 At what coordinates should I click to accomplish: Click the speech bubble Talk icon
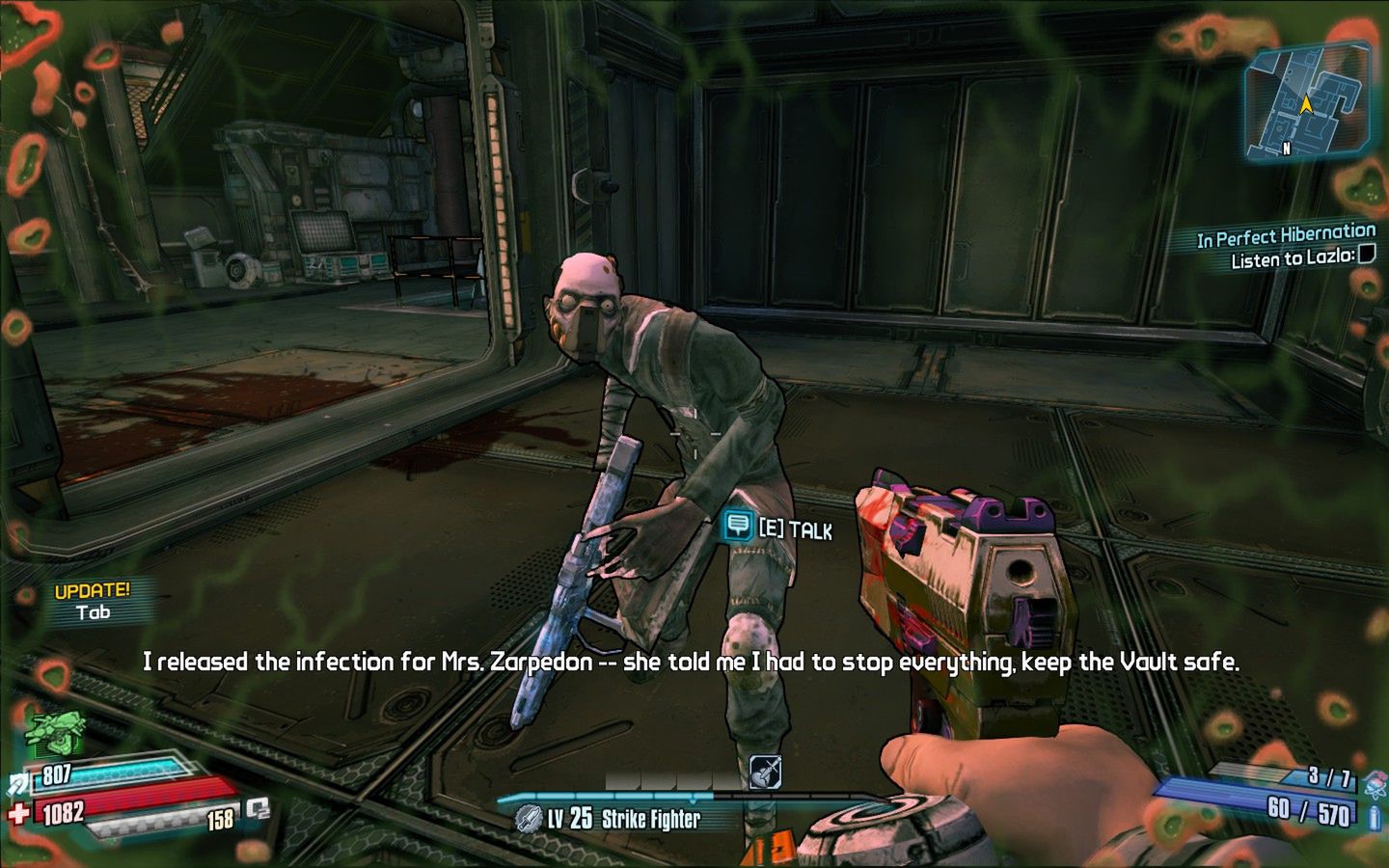point(738,526)
